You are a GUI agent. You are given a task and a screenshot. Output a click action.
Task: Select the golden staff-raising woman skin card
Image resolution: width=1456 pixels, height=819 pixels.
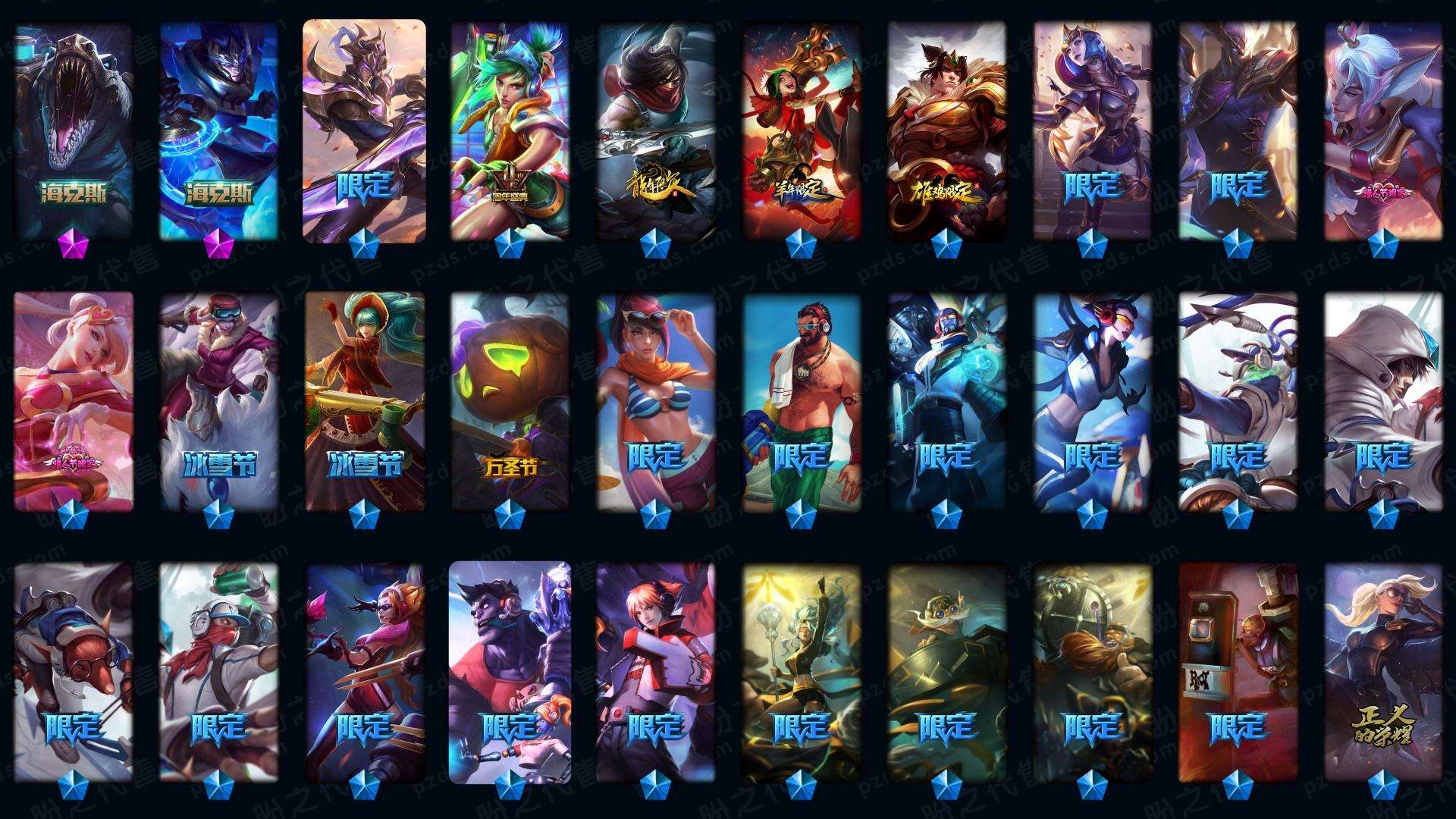point(801,671)
